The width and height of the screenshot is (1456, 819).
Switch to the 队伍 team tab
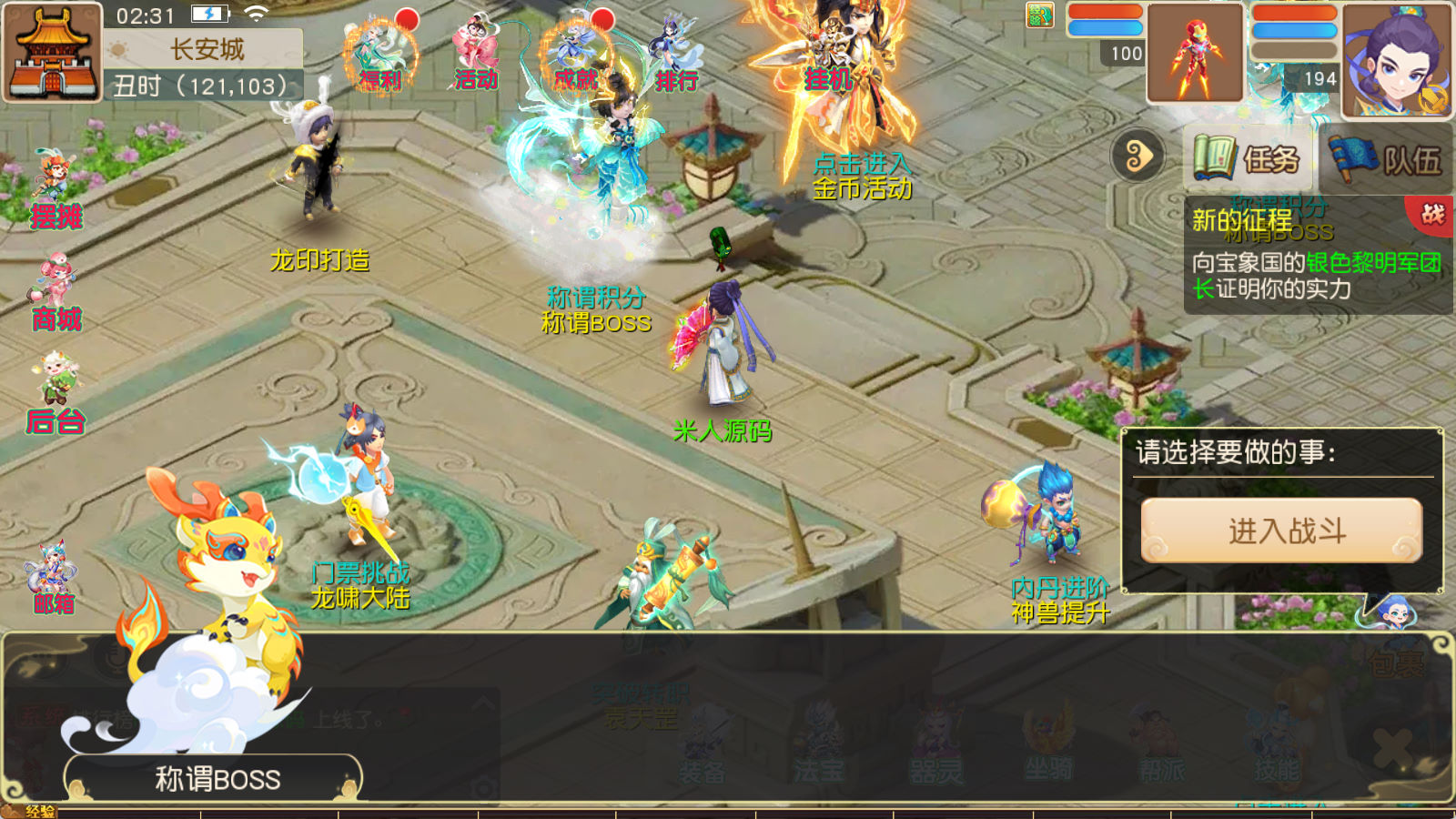1386,159
